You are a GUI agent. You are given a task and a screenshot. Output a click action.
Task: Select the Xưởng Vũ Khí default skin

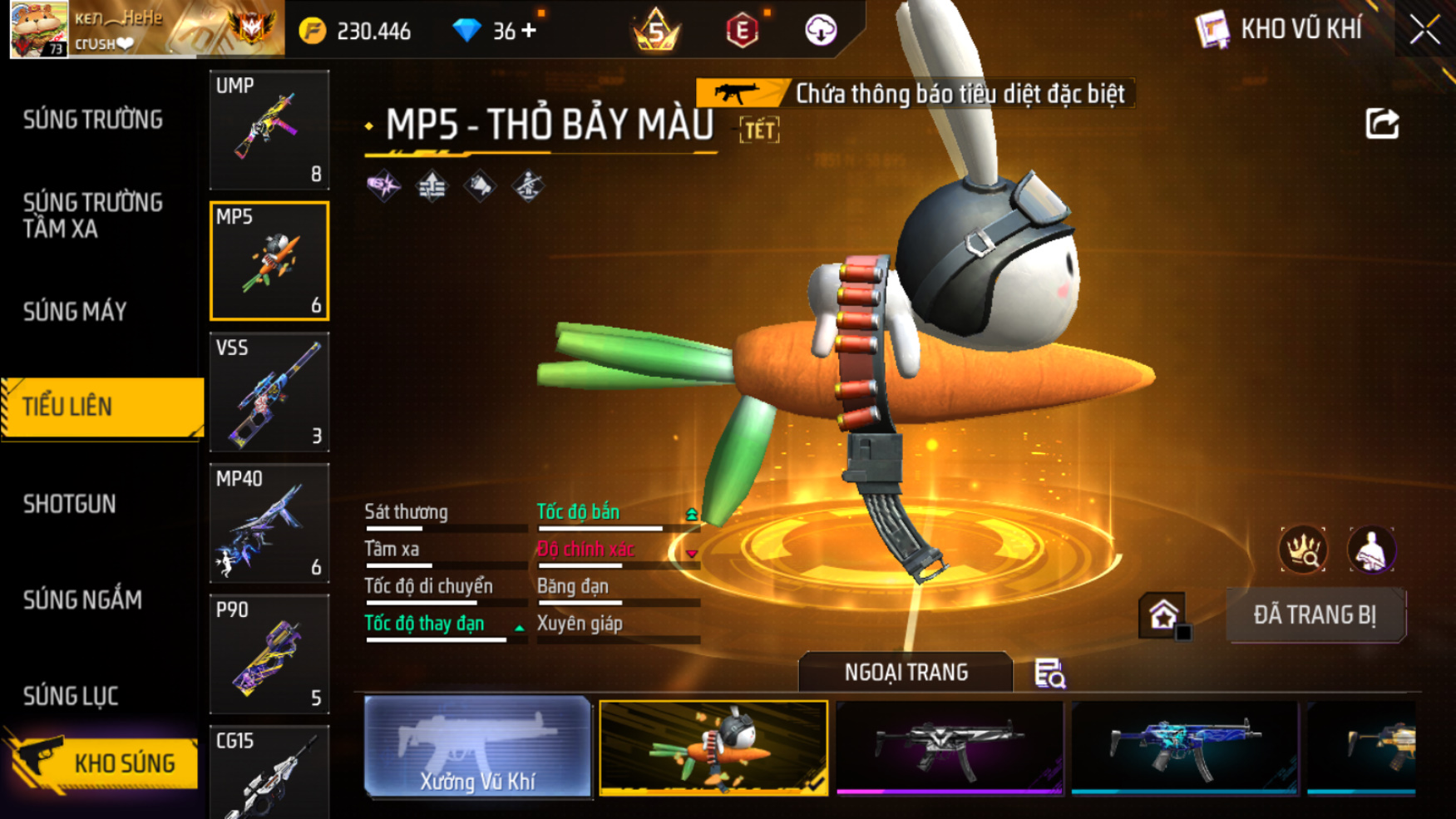point(477,747)
